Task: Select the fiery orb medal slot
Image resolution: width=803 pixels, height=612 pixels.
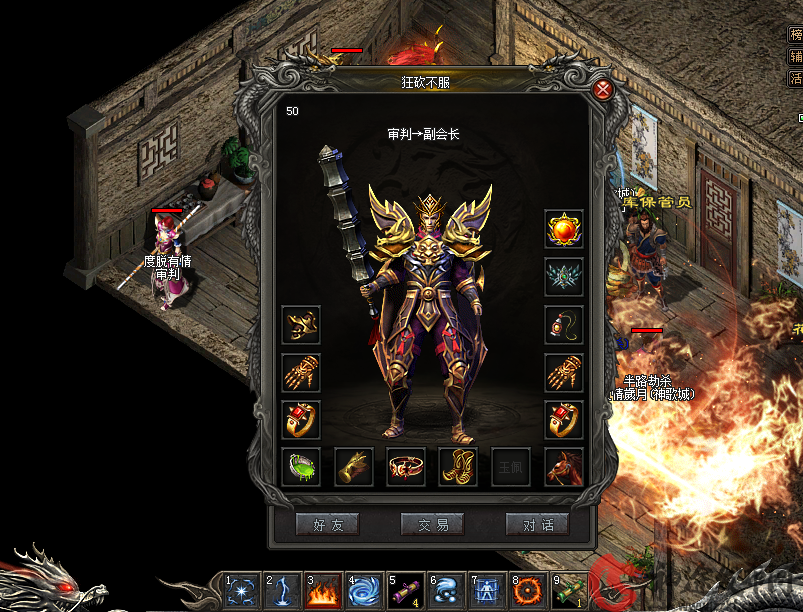Action: [x=564, y=230]
